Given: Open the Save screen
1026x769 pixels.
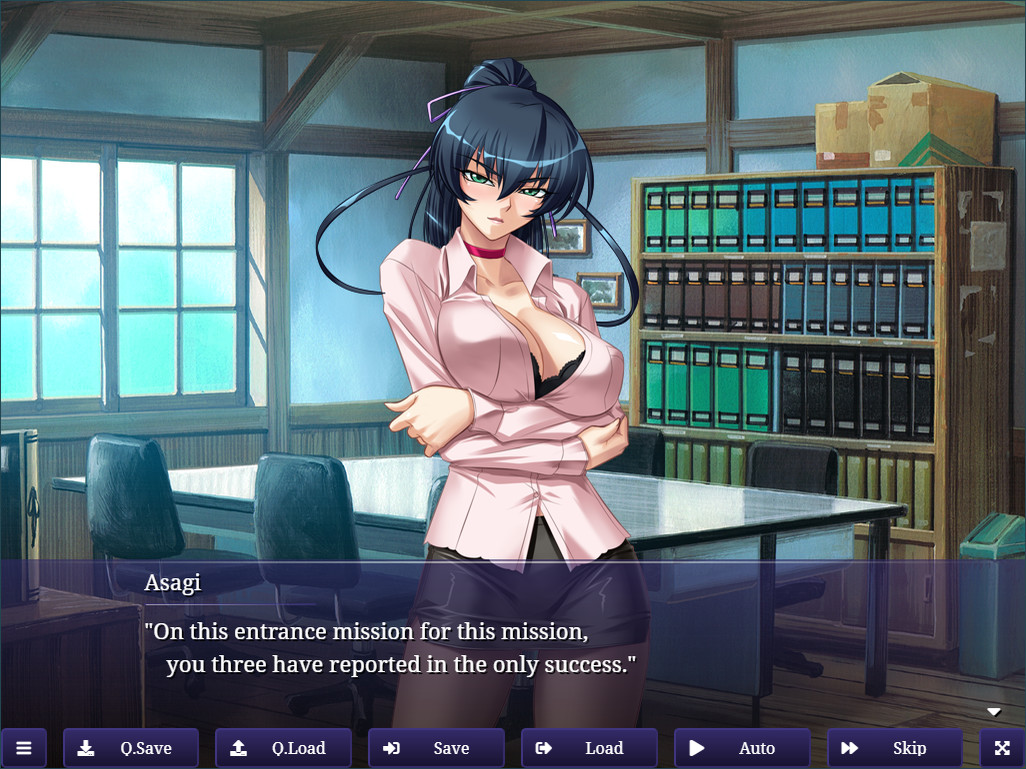Looking at the screenshot, I should 436,748.
